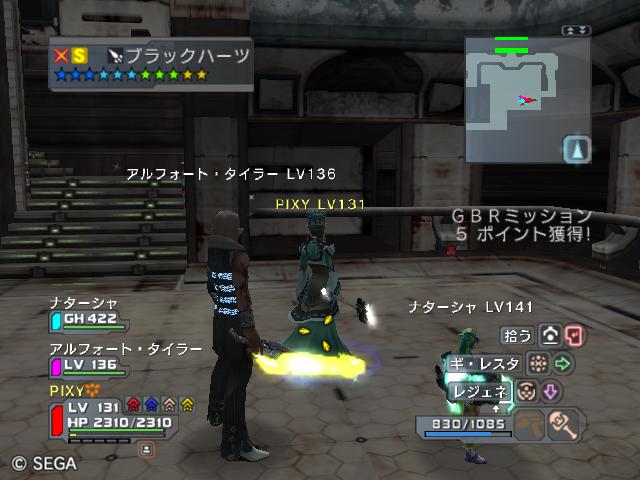
Task: Click the compass arrow button on minimap
Action: click(x=577, y=150)
